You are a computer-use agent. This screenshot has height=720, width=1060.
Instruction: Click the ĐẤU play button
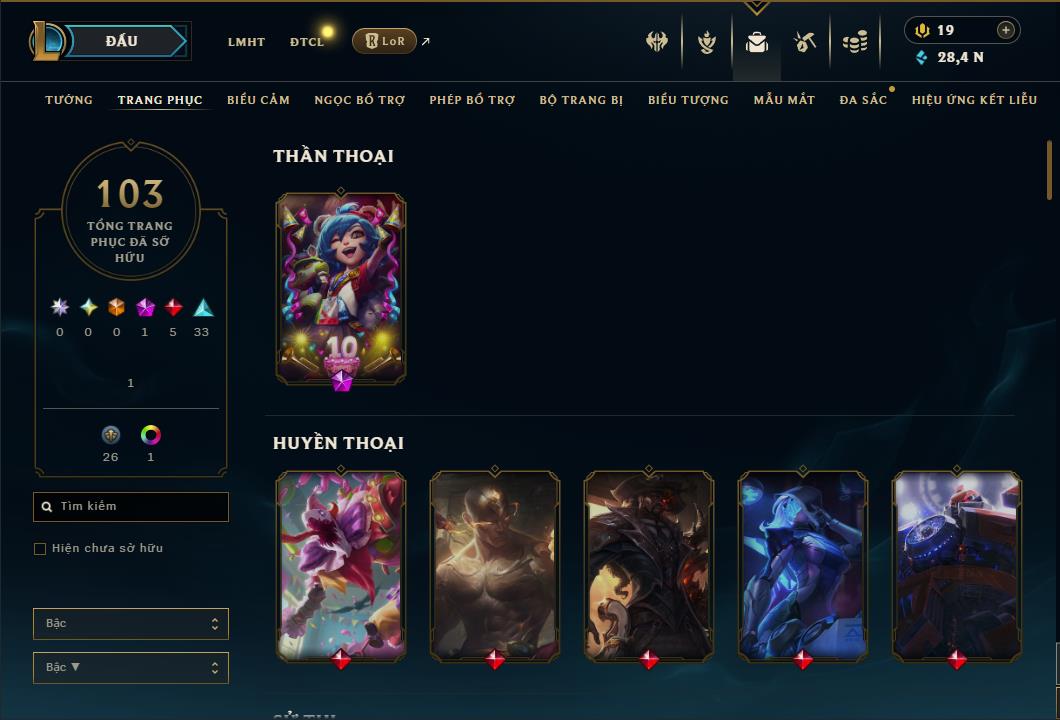coord(122,41)
